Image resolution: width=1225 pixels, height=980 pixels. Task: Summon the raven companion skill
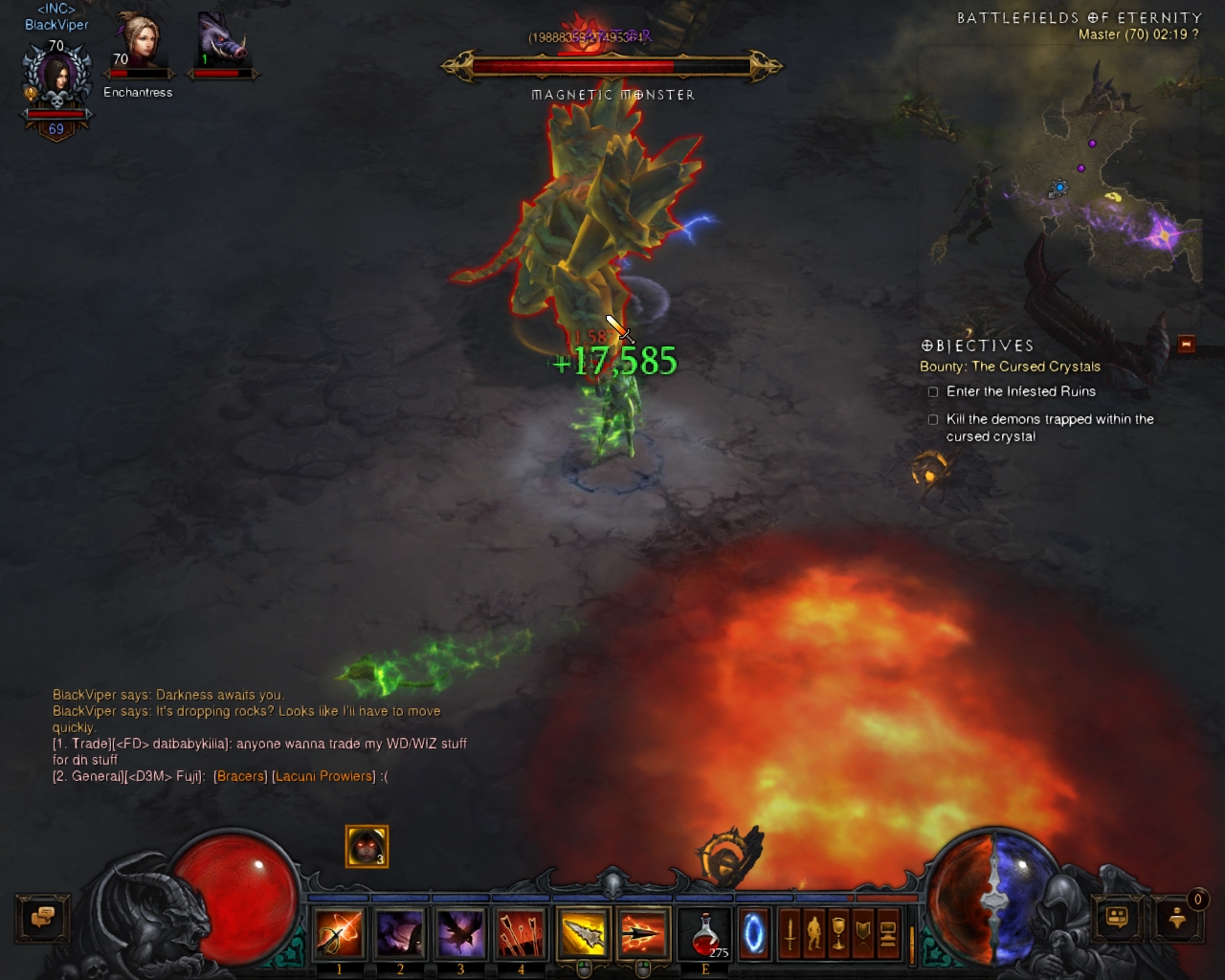tap(460, 933)
